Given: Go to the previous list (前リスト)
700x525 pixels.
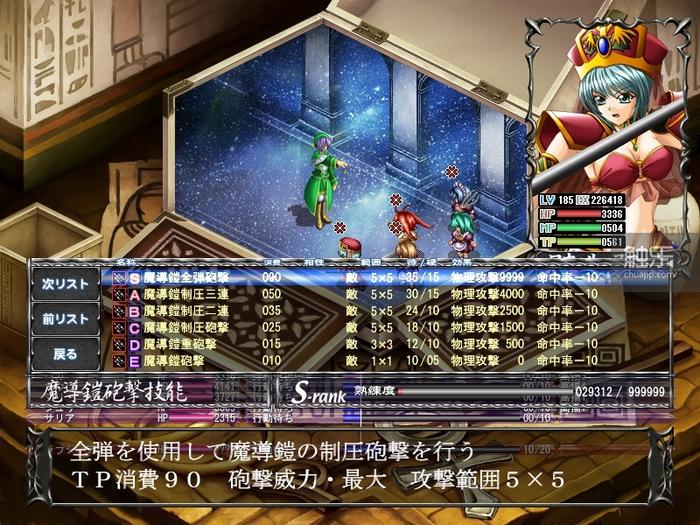Looking at the screenshot, I should coord(65,319).
